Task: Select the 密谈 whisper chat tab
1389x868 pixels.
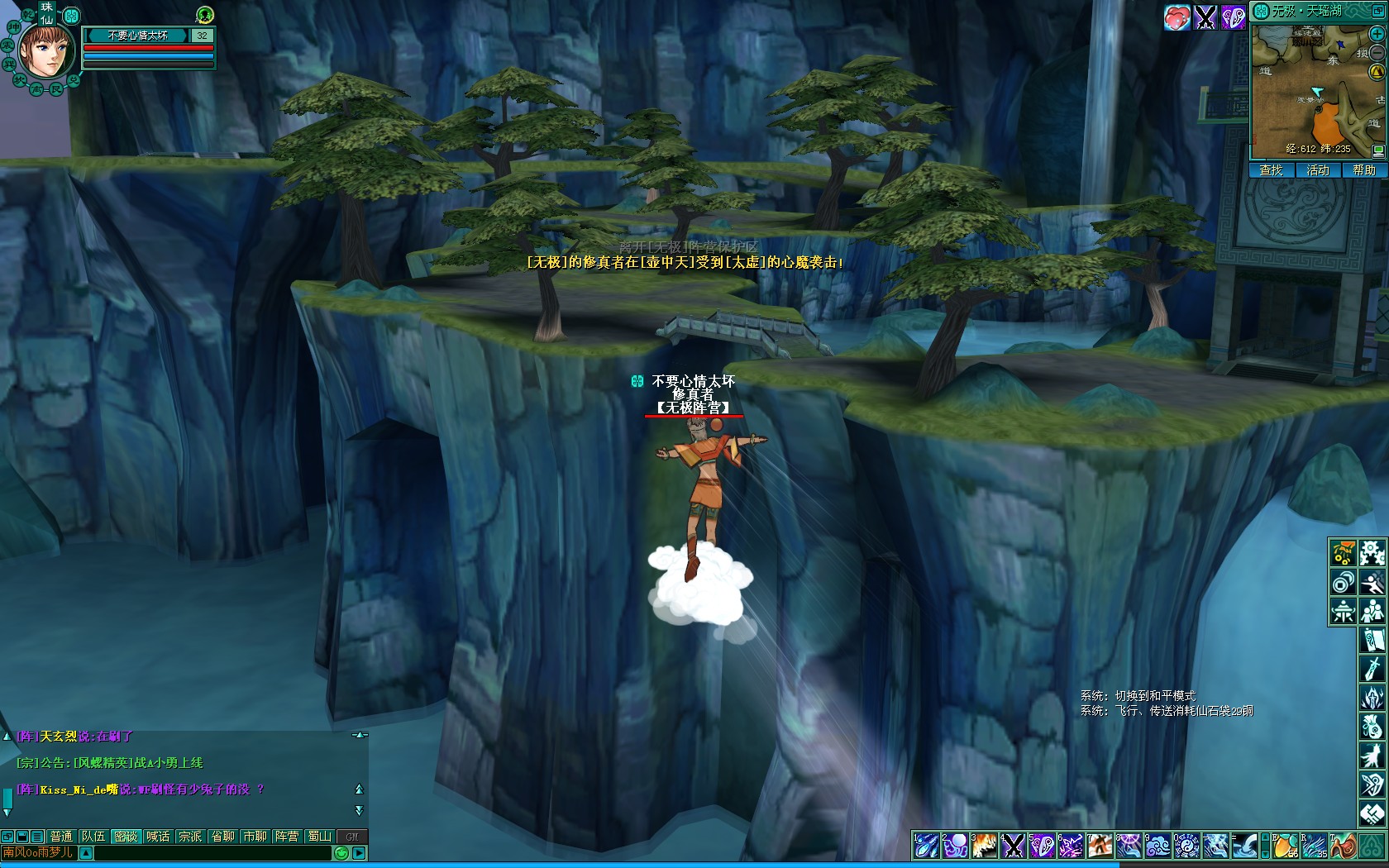Action: 126,837
